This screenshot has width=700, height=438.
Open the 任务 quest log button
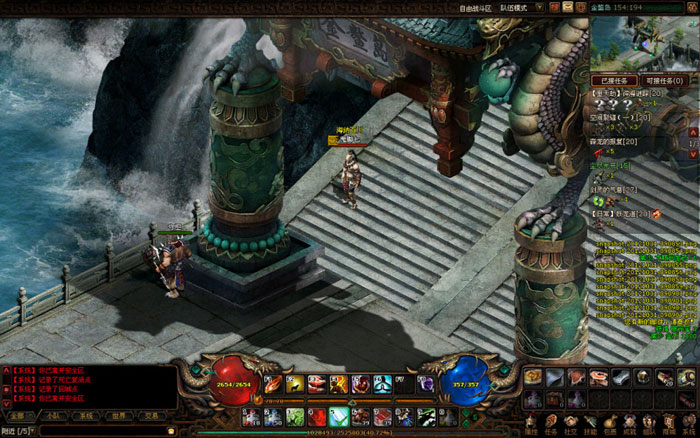[x=551, y=426]
